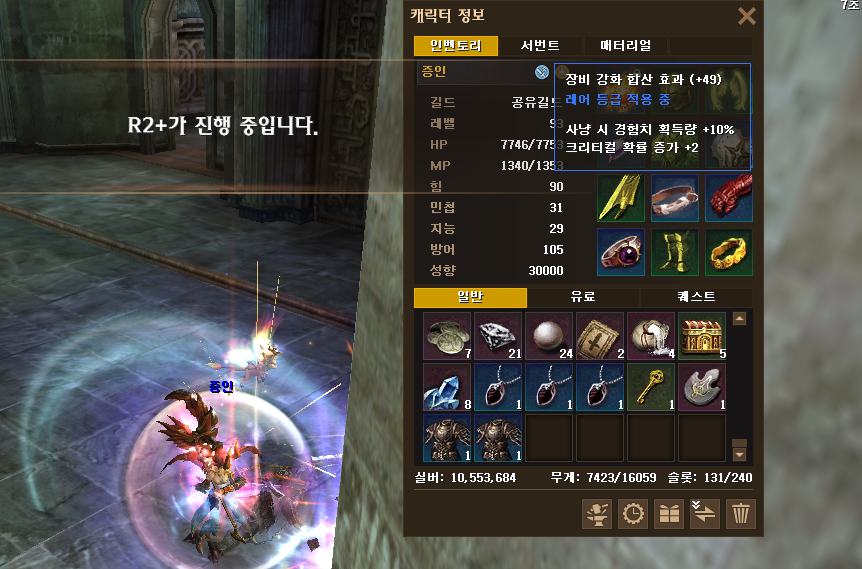The width and height of the screenshot is (862, 569).
Task: Click the clock icon button
Action: pos(633,514)
